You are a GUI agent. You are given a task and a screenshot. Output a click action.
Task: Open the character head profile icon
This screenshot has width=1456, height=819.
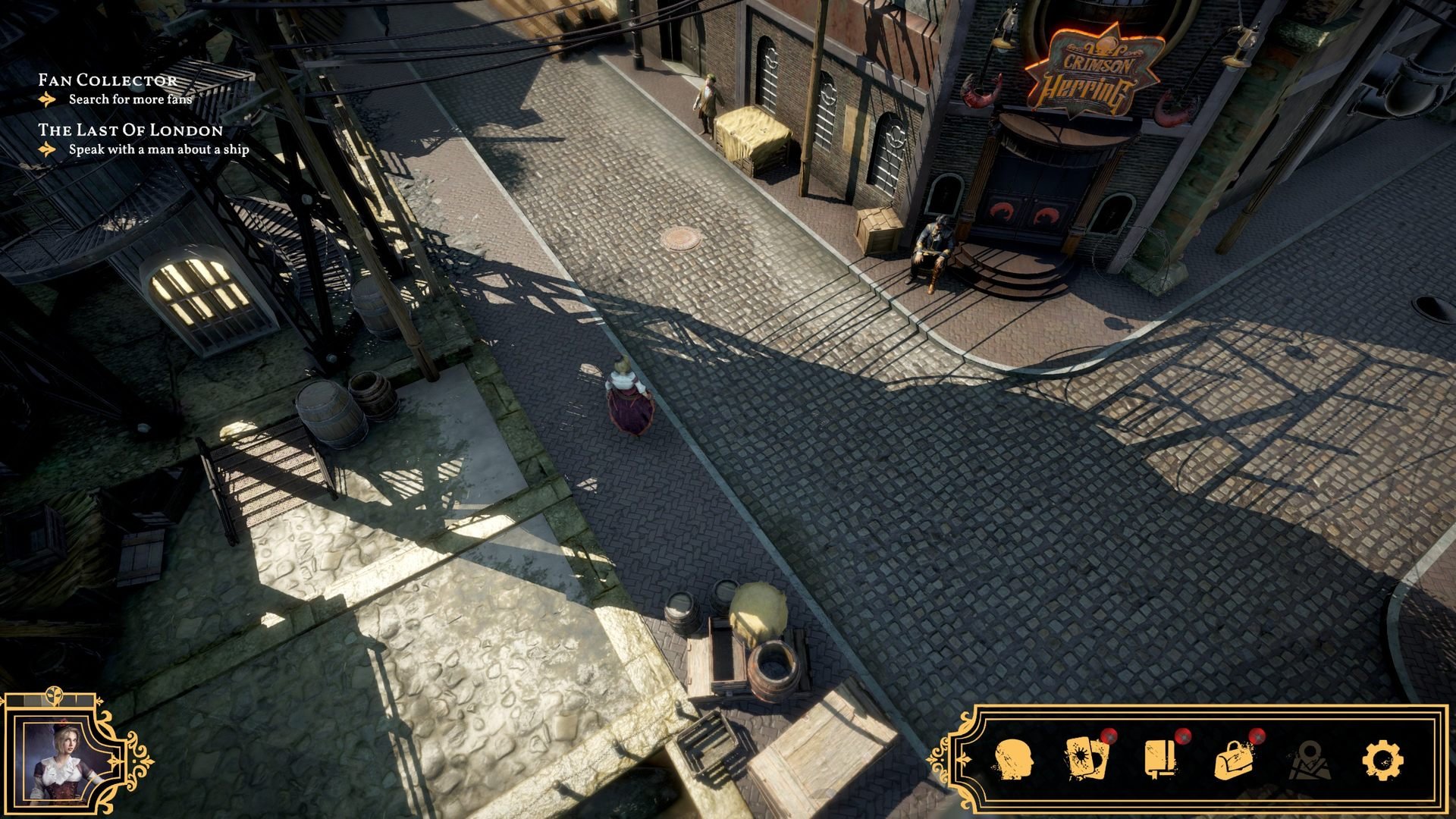(1012, 759)
